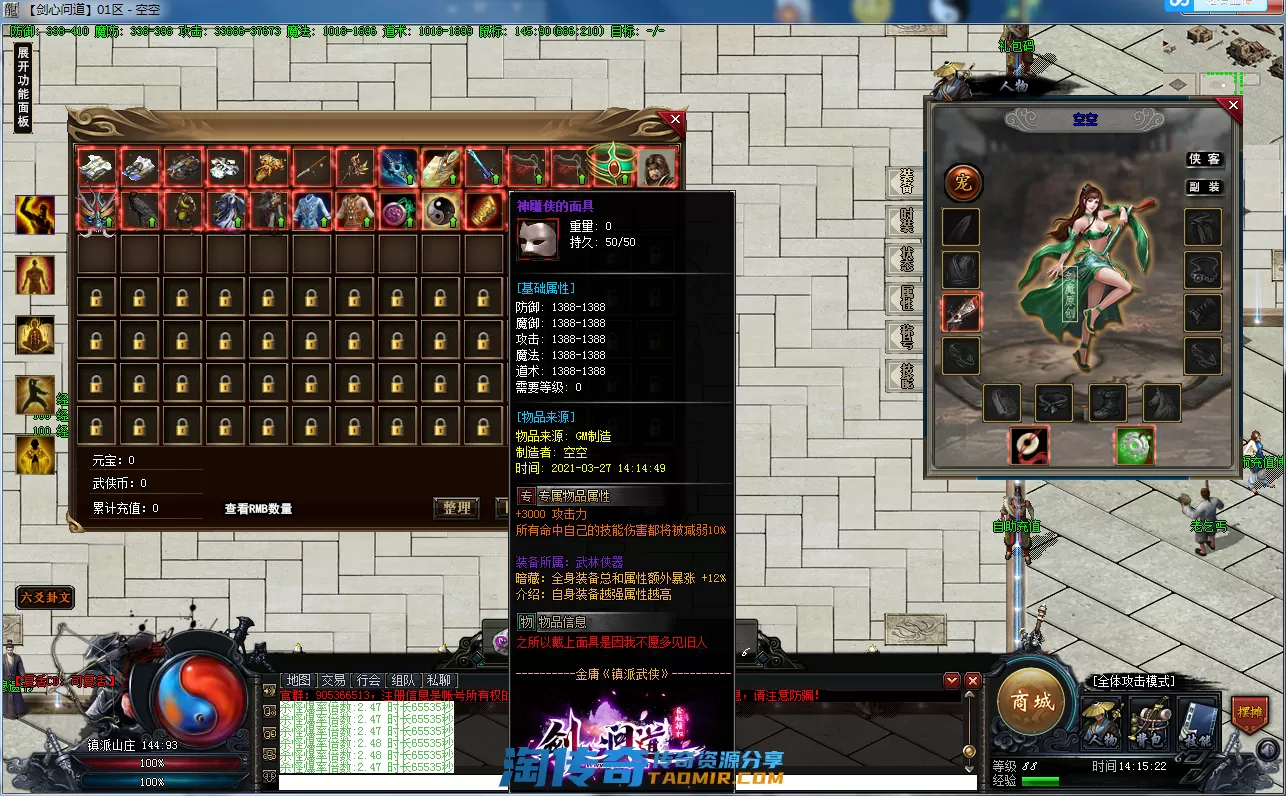Click 查看RMB数量 in the bag
Viewport: 1286px width, 796px height.
point(258,509)
